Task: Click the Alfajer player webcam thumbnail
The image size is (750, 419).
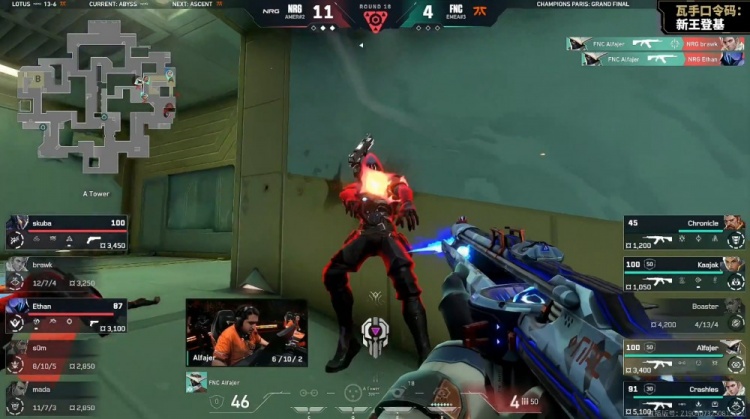Action: [x=245, y=332]
